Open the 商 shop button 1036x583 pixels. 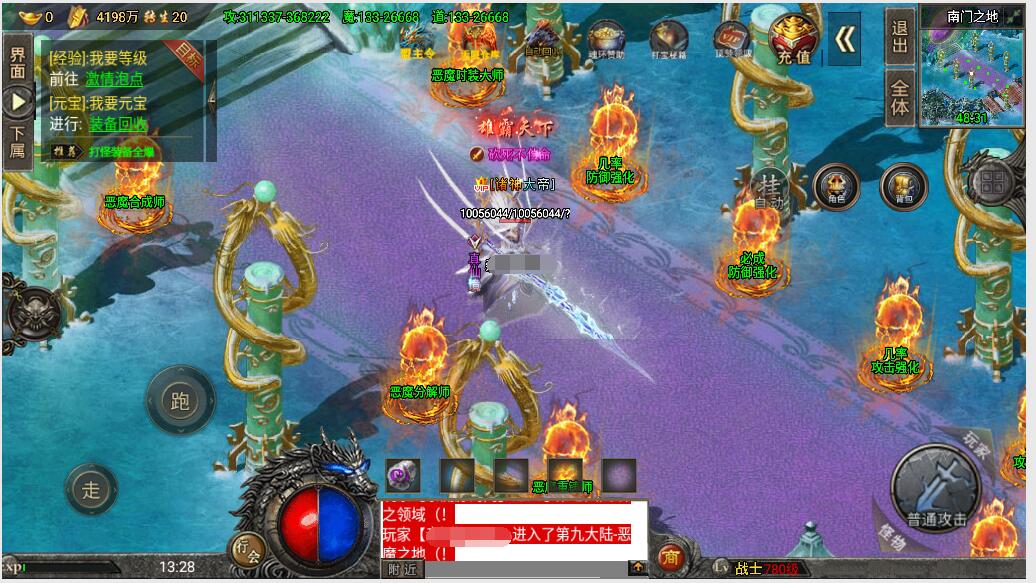[x=669, y=556]
